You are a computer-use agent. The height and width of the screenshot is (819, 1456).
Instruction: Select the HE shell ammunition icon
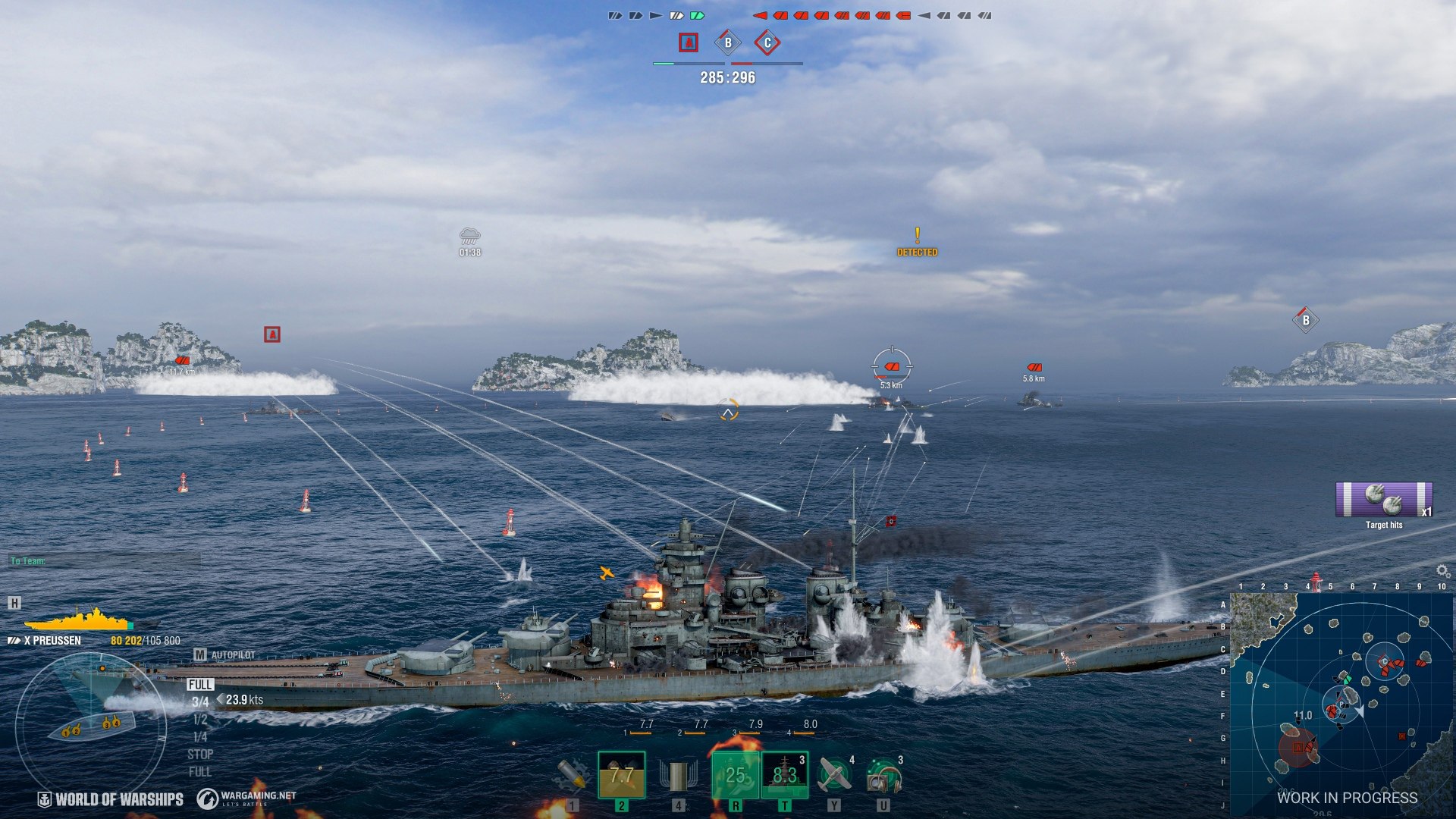[x=571, y=774]
